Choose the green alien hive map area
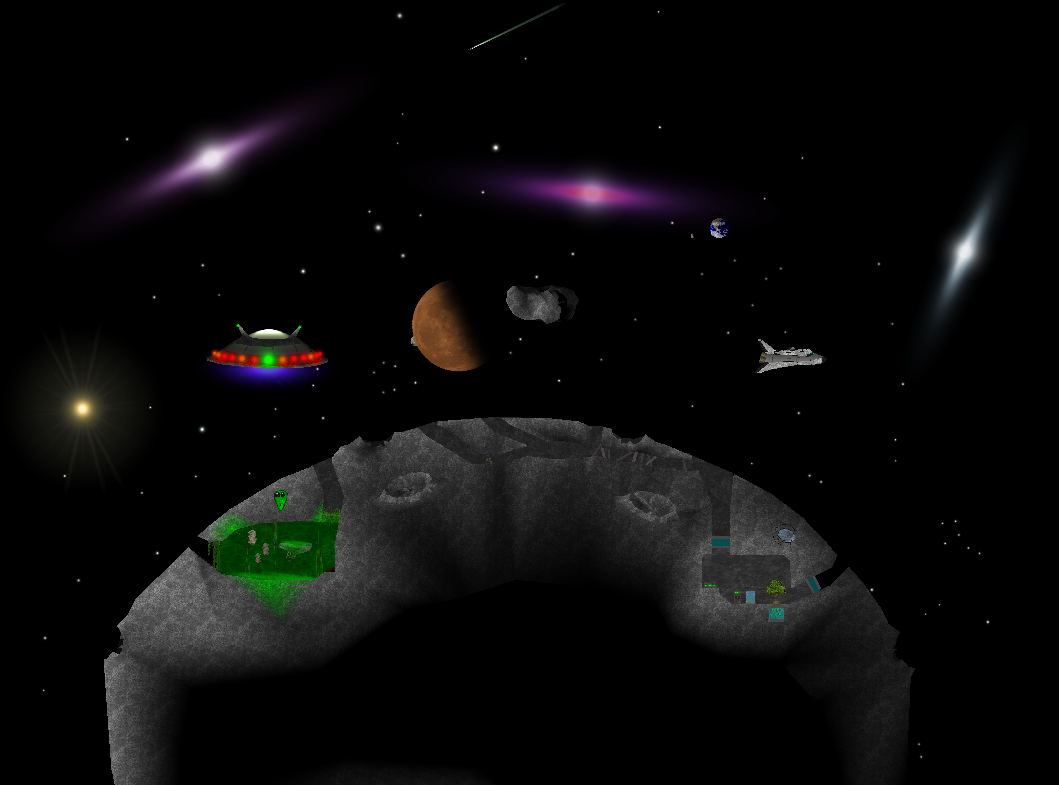This screenshot has height=785, width=1059. 274,551
